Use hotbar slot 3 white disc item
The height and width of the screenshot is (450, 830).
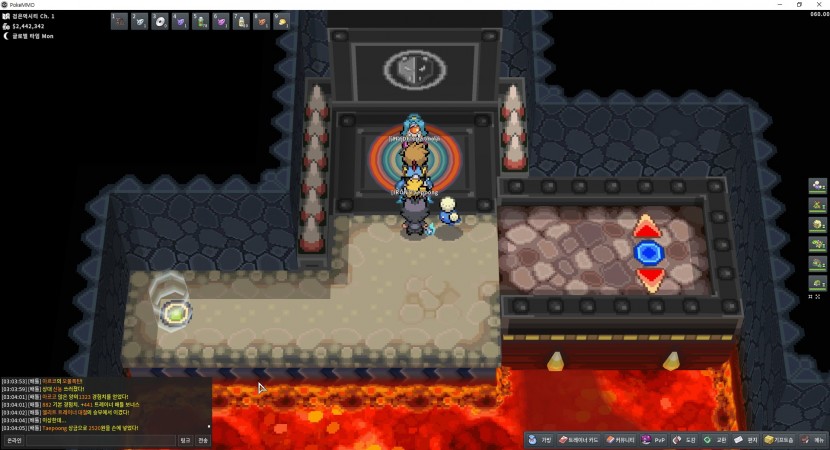(160, 21)
